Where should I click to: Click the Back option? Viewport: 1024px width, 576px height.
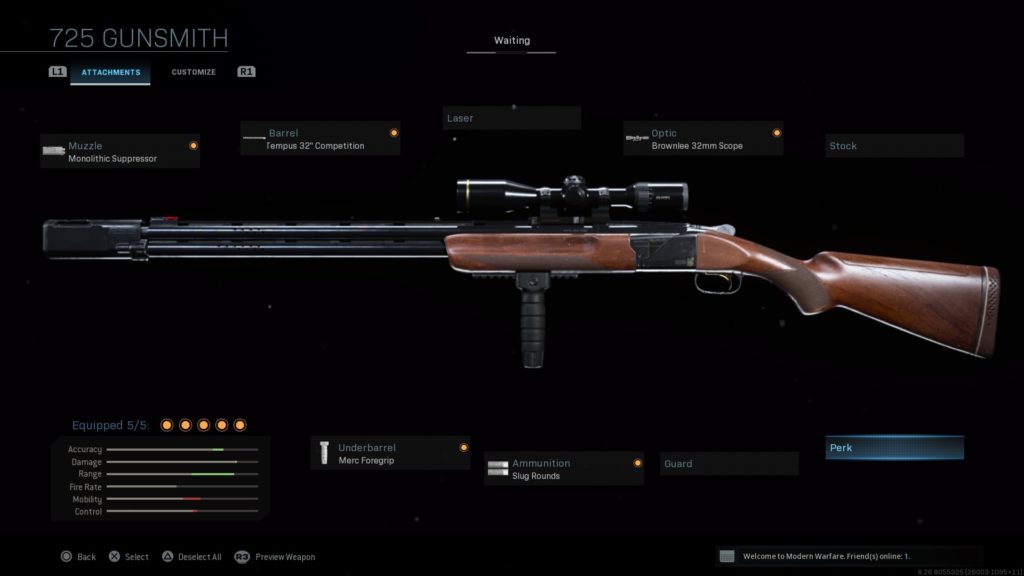click(78, 556)
